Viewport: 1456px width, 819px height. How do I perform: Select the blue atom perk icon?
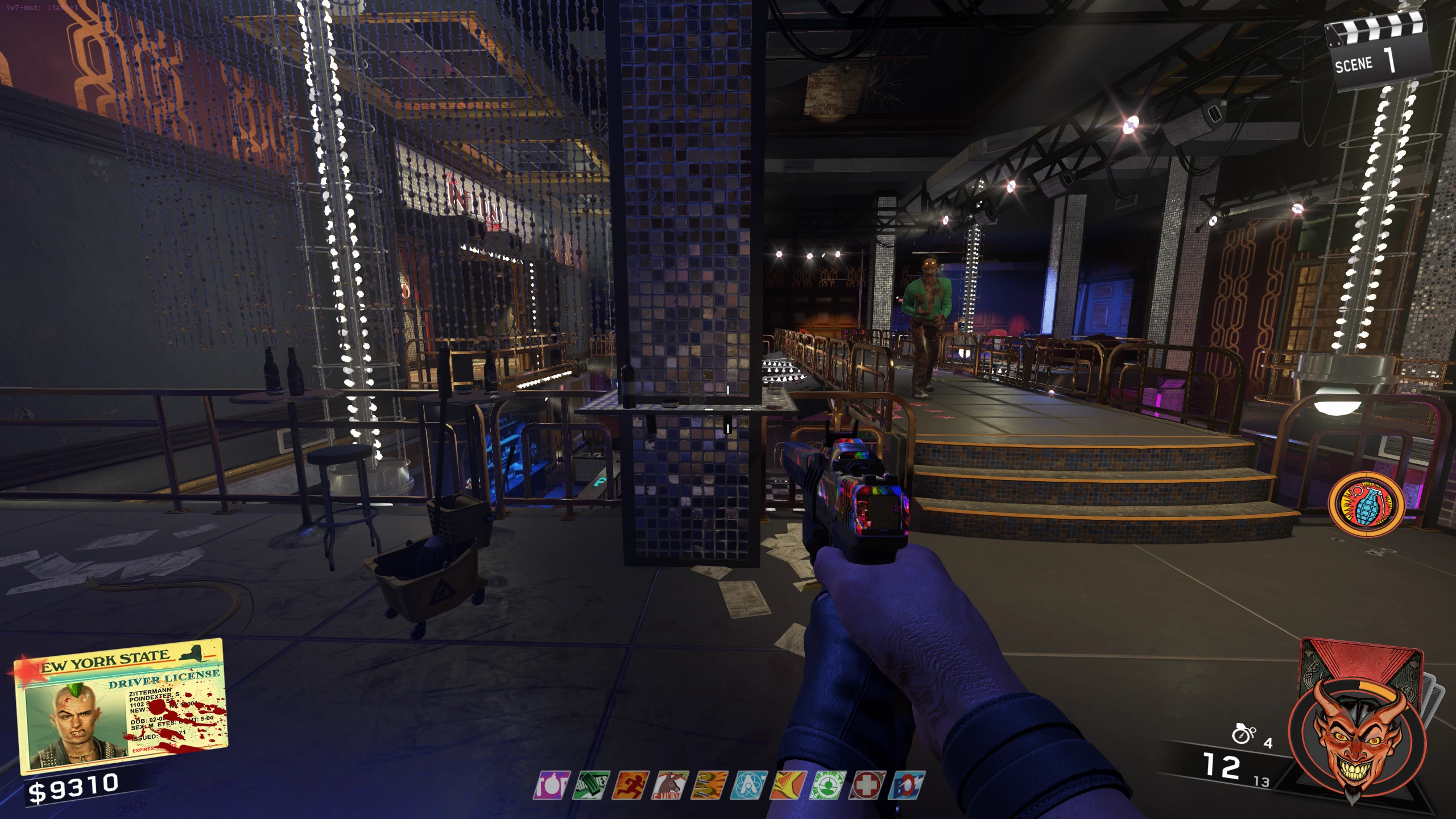pyautogui.click(x=750, y=785)
